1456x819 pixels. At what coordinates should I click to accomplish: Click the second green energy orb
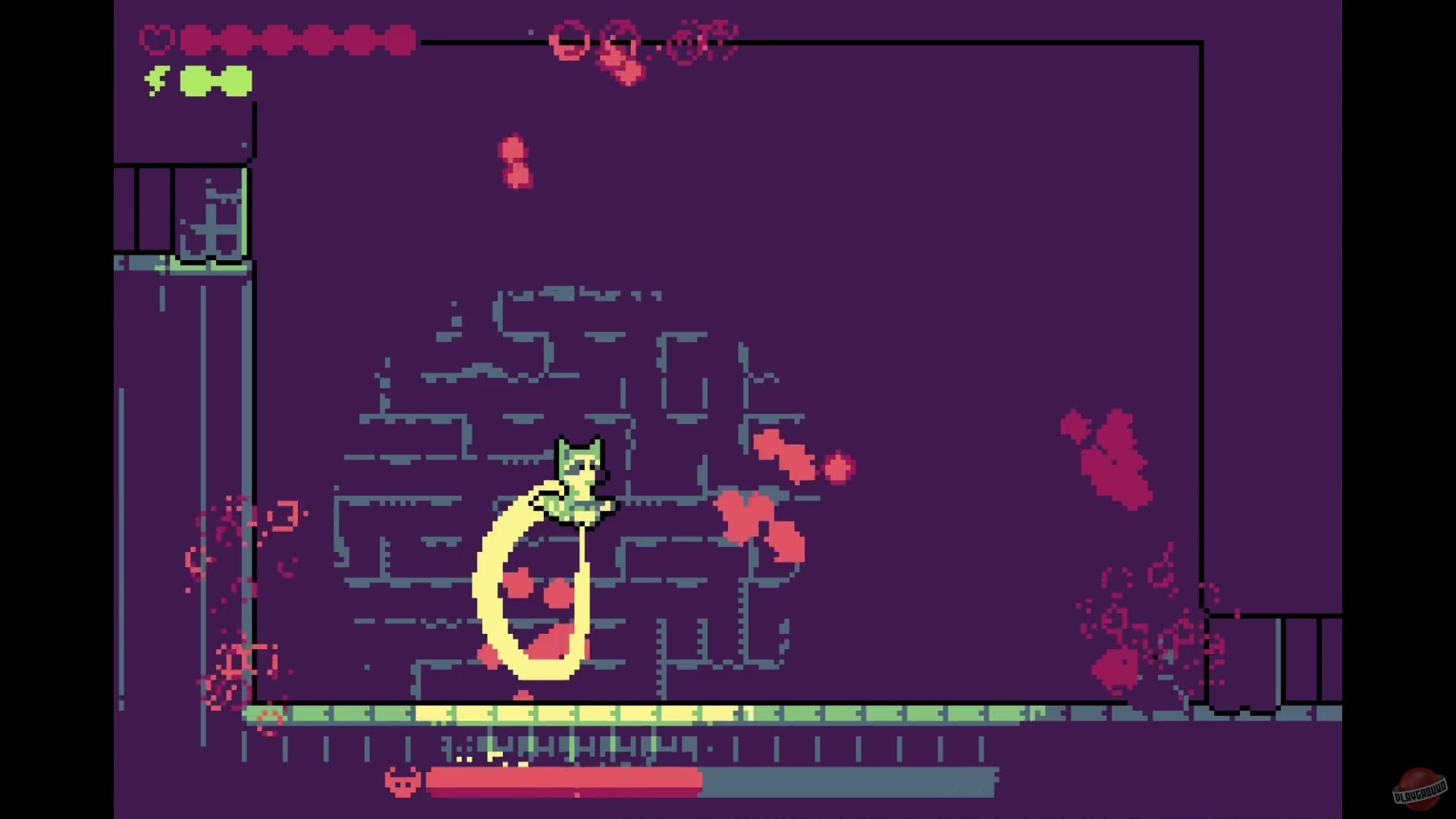tap(237, 81)
